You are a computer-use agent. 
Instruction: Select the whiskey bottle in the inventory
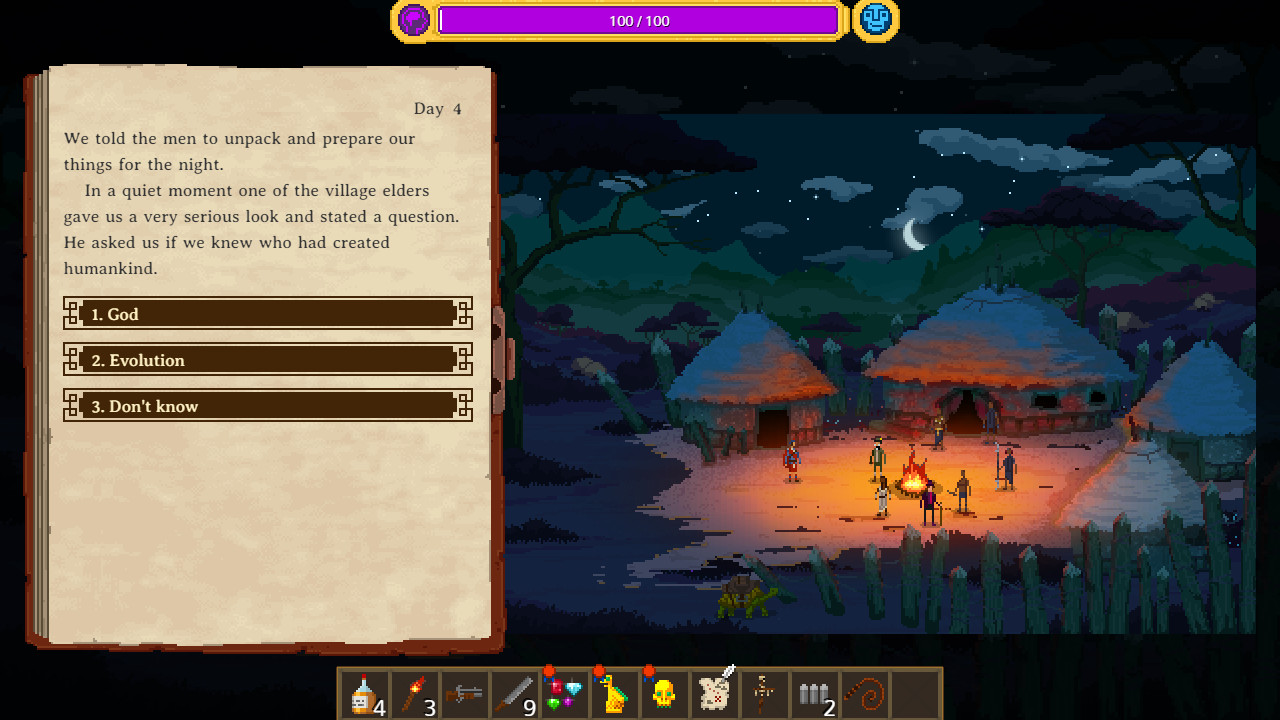click(x=365, y=692)
